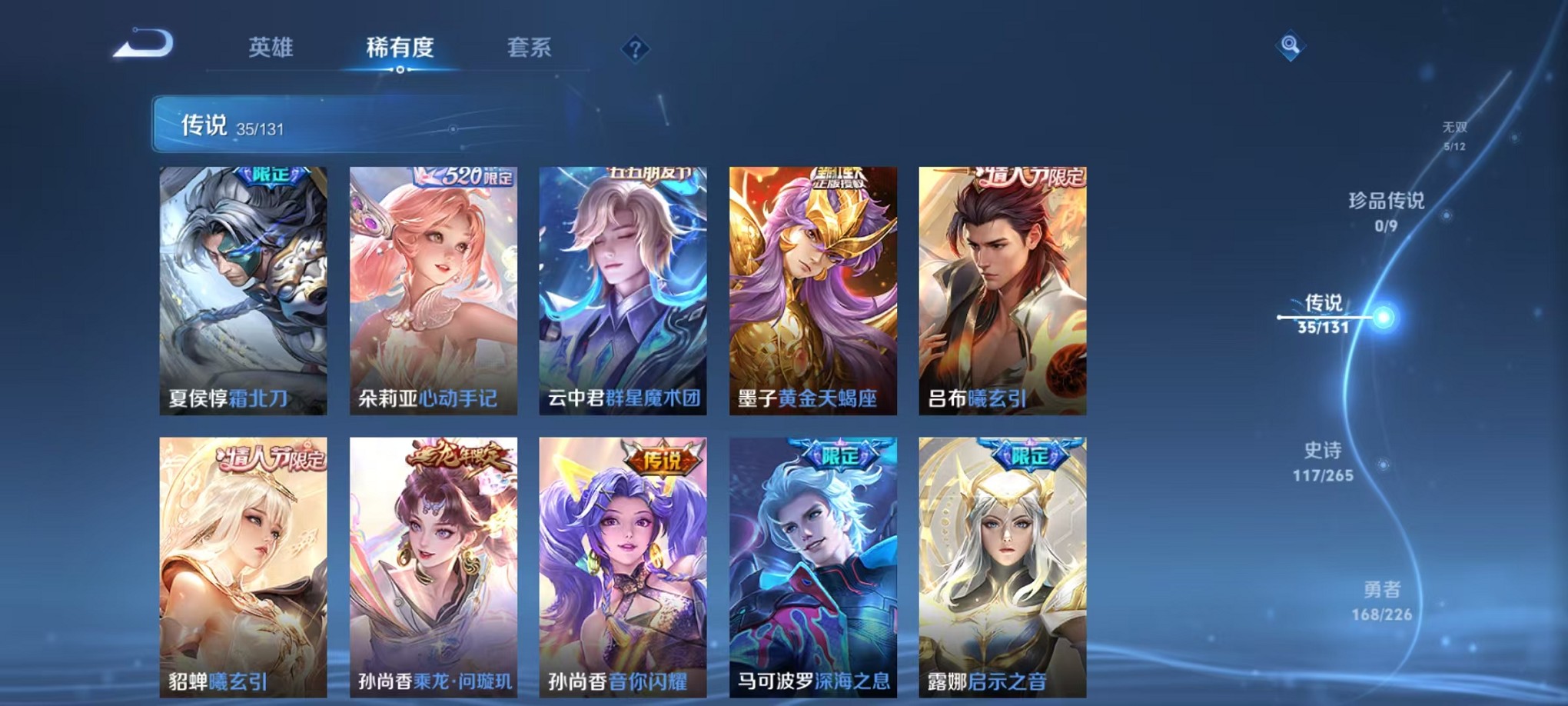Open the search magnifier icon
The image size is (1568, 706).
(1291, 45)
